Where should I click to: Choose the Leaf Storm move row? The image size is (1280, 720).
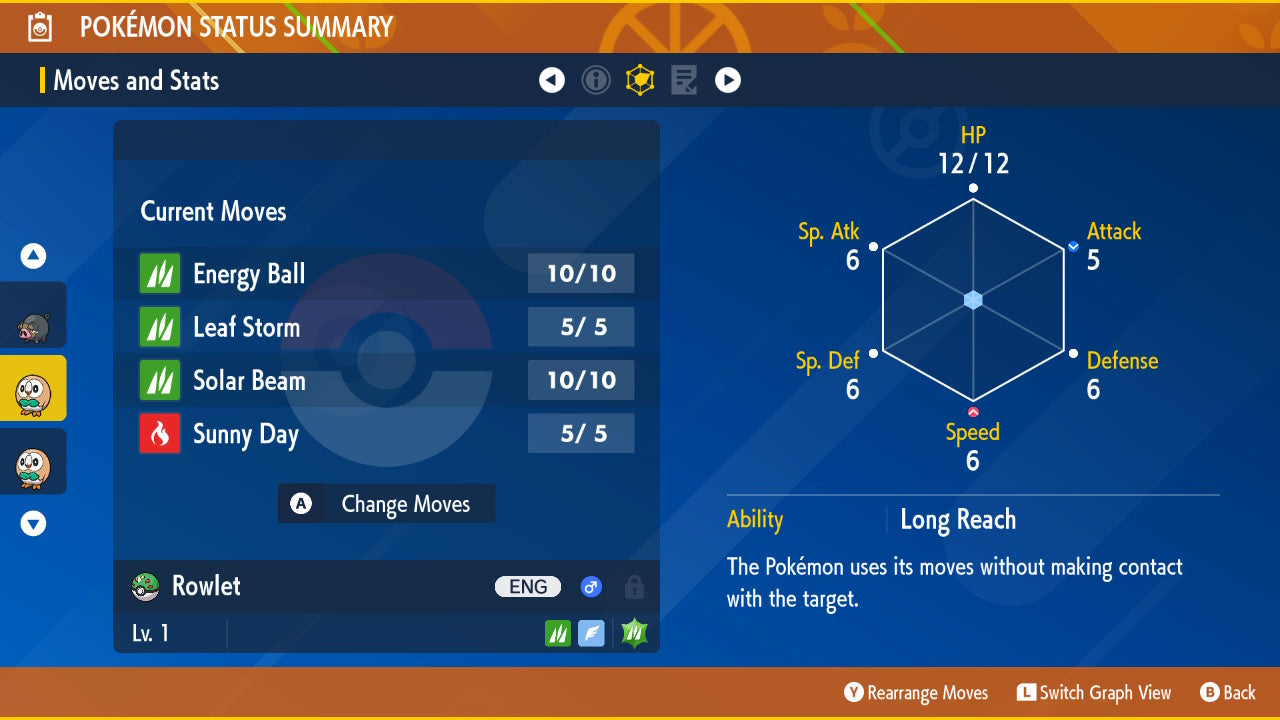pyautogui.click(x=386, y=327)
